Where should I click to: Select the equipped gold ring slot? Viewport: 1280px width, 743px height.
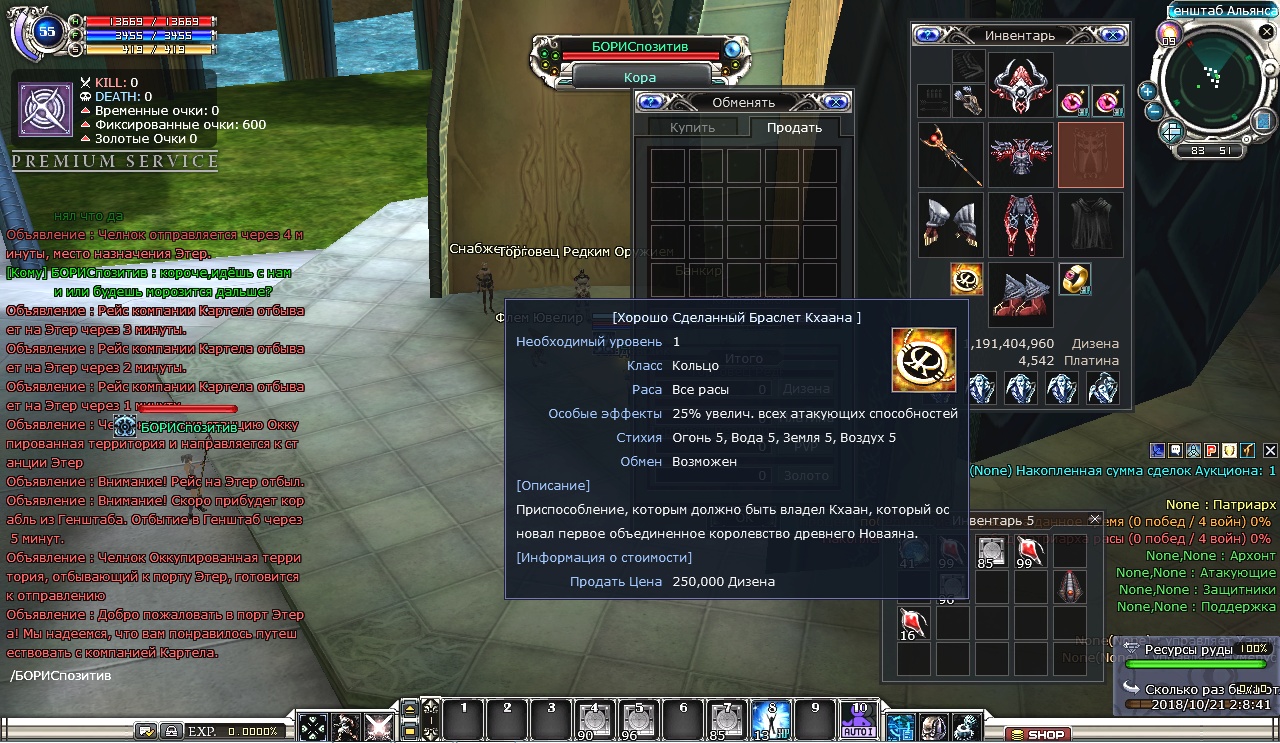[x=1075, y=279]
